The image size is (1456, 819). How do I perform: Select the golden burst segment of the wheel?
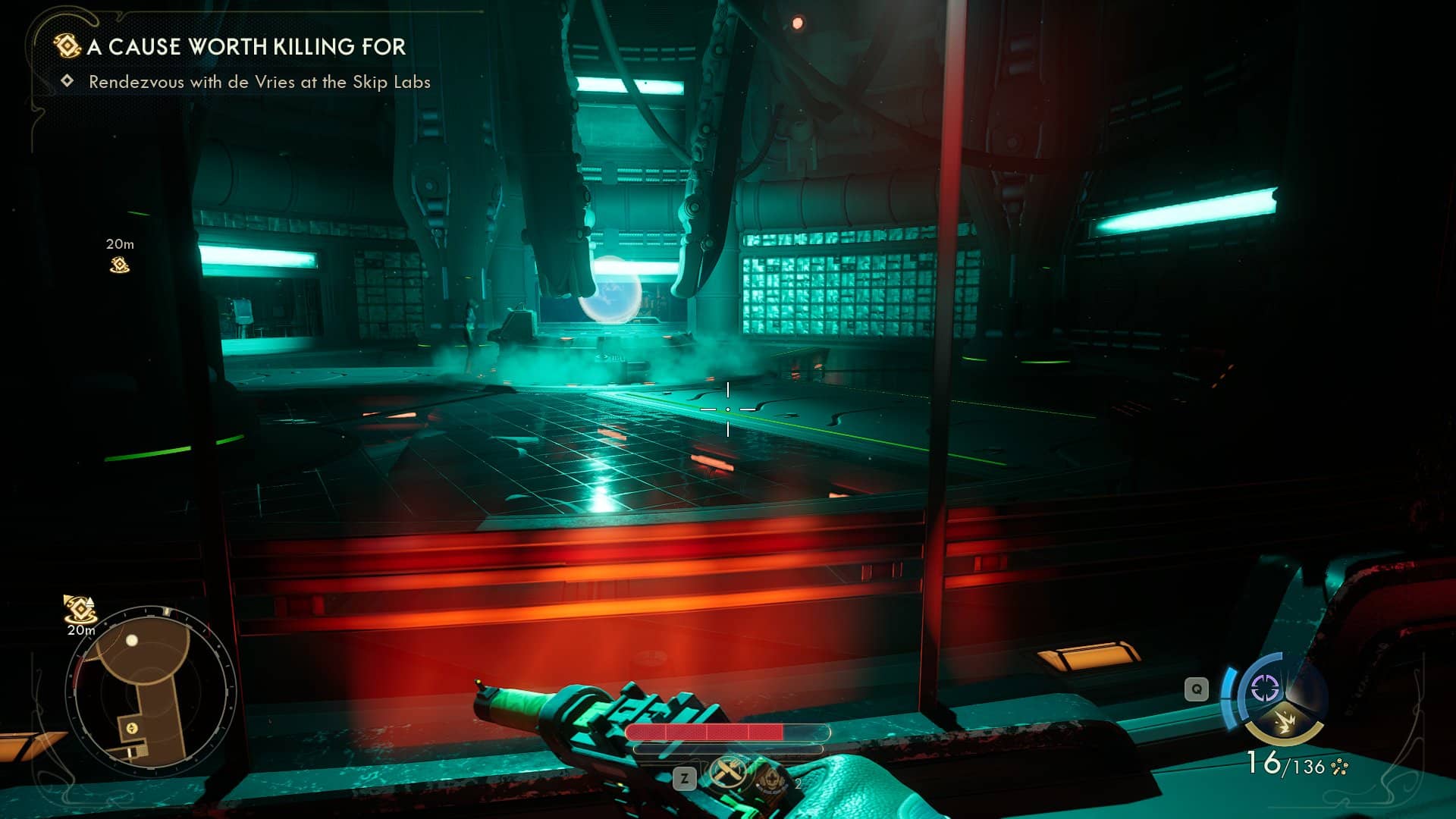point(1284,722)
